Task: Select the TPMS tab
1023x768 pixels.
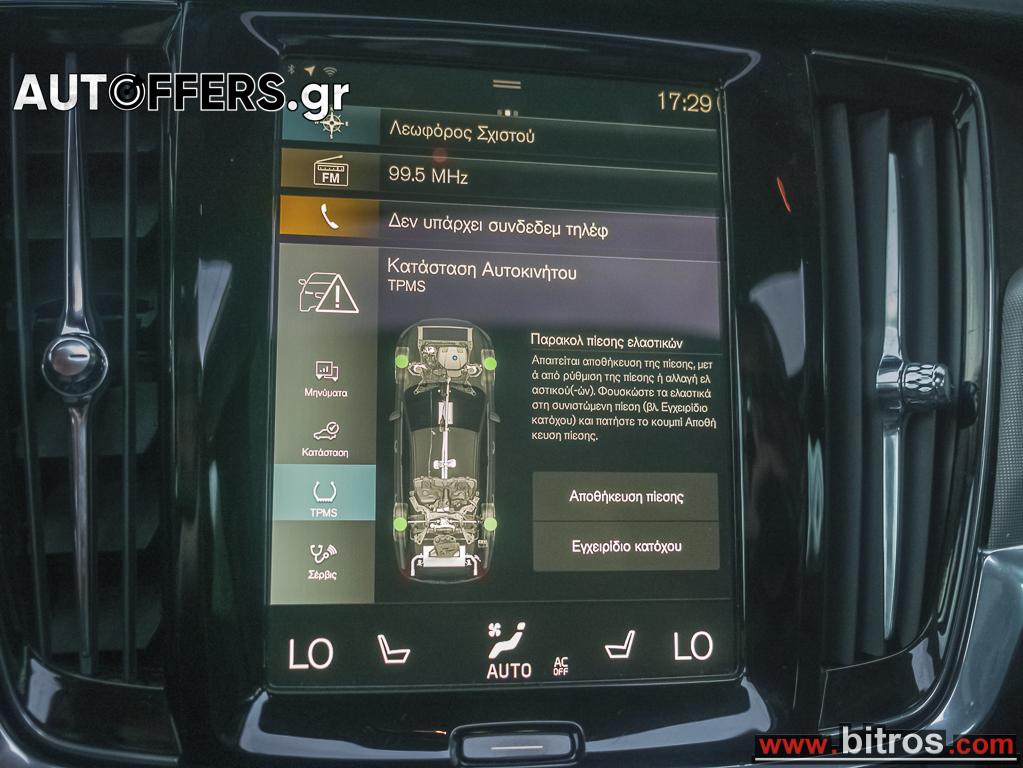Action: 324,498
